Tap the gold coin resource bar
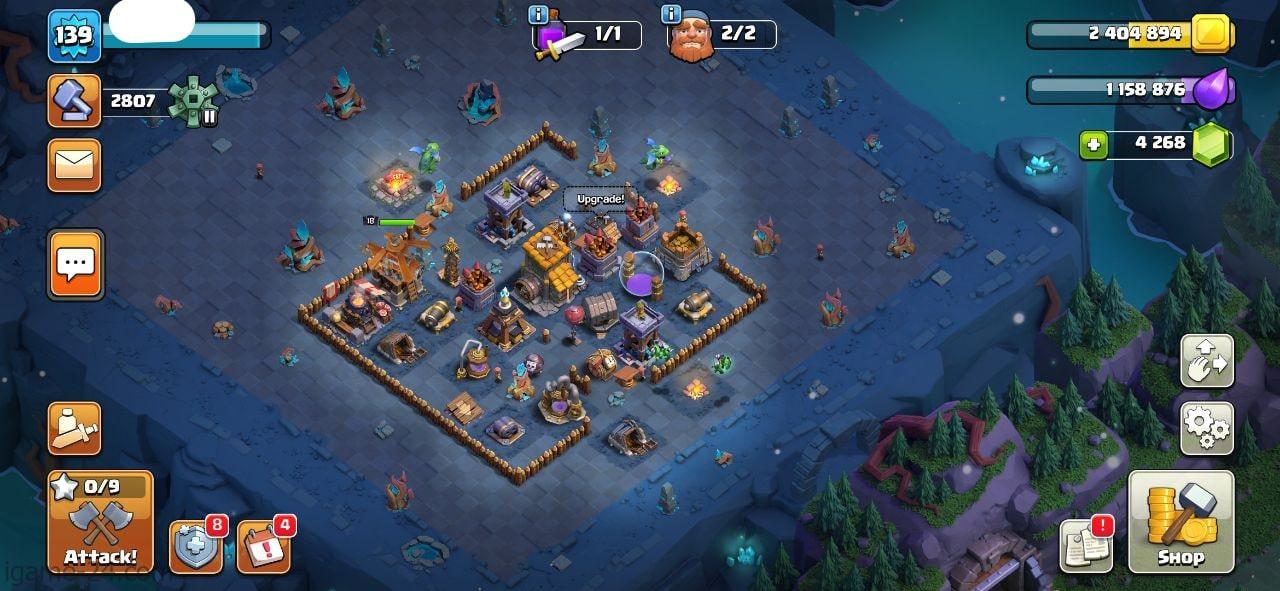Screen dimensions: 1280x591 click(1130, 34)
